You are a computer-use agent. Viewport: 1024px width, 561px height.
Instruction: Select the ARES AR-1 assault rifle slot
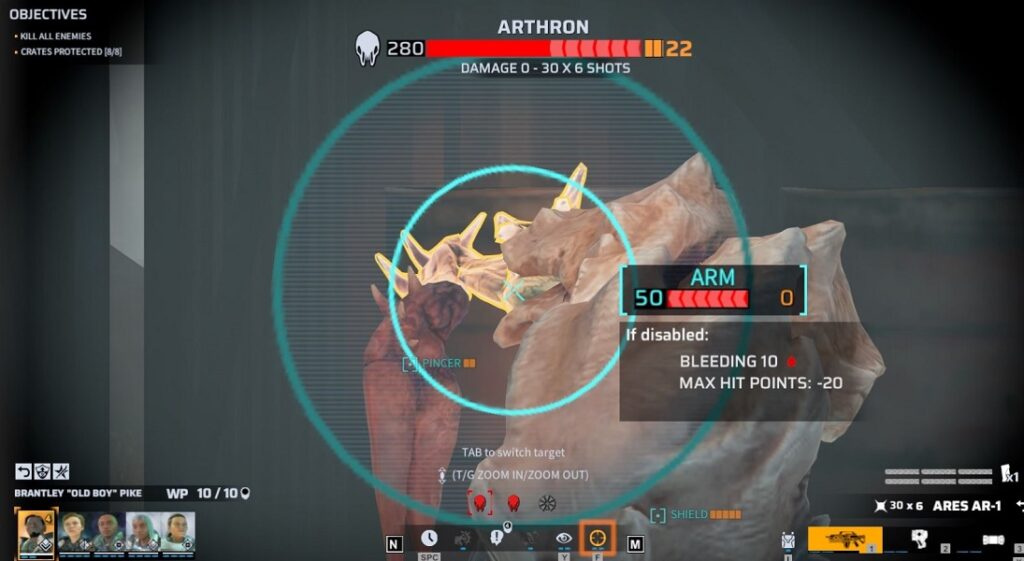point(844,538)
